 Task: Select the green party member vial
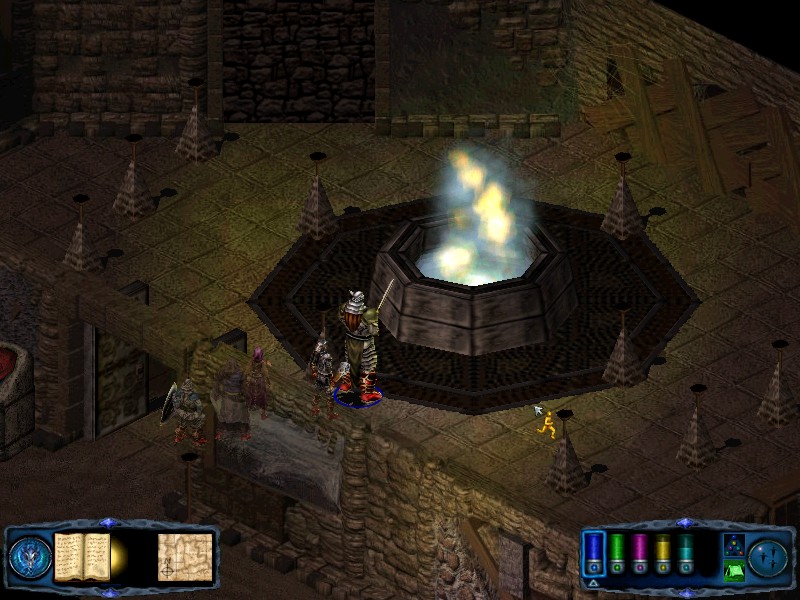click(x=617, y=550)
